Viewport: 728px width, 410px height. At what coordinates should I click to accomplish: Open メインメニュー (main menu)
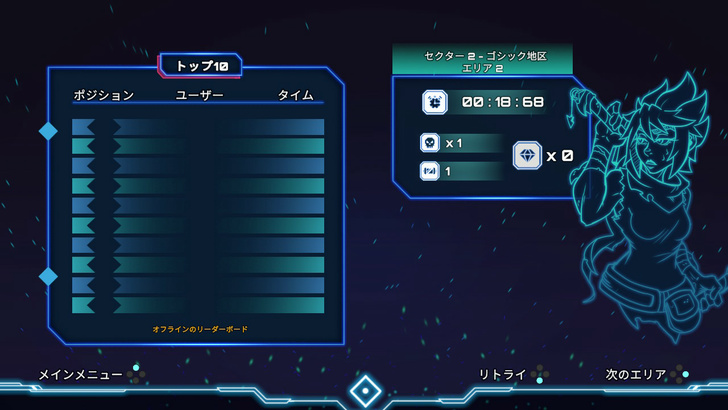[x=81, y=375]
